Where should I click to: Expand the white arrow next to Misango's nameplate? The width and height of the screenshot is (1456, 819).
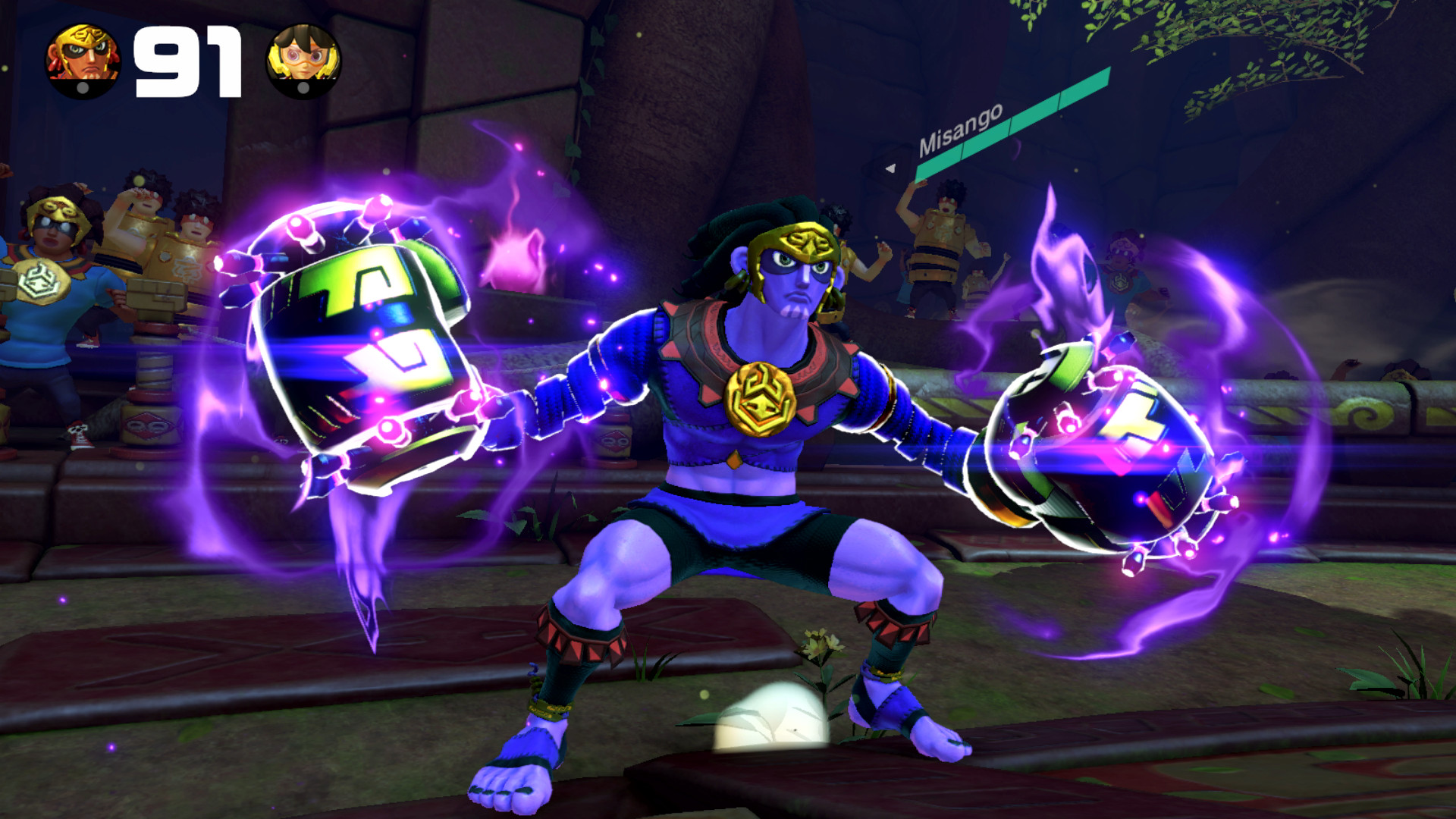[890, 169]
